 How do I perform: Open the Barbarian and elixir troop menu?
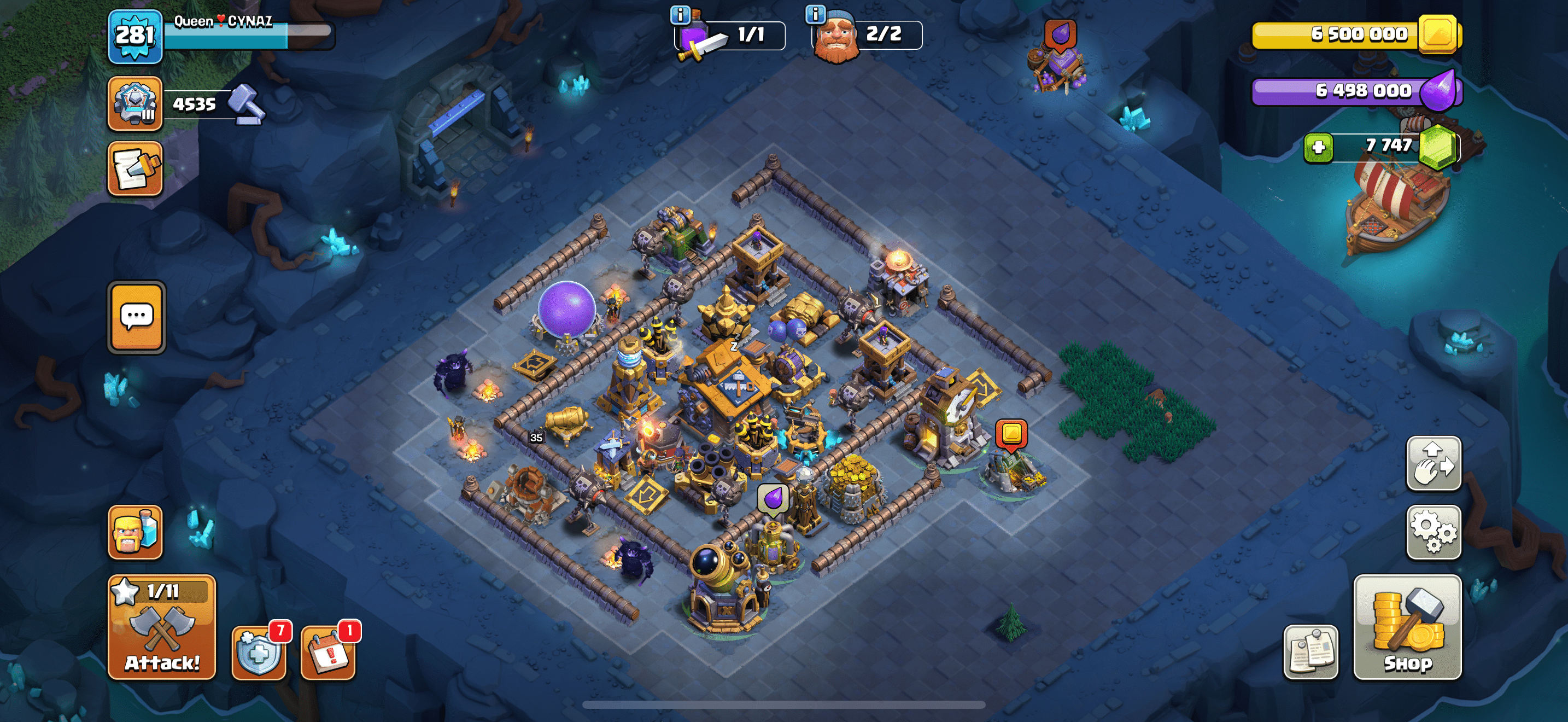[134, 532]
